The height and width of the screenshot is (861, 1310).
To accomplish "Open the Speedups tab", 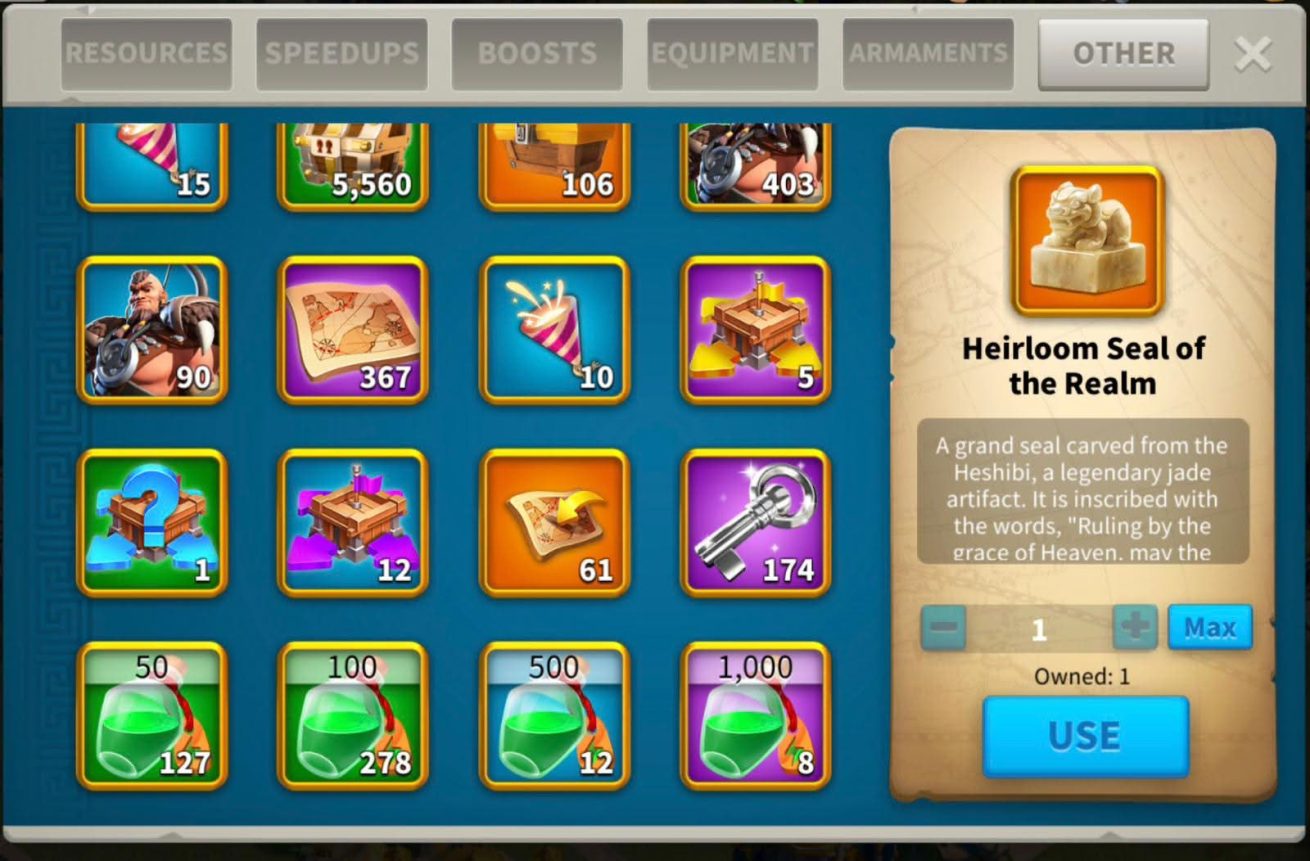I will click(342, 54).
